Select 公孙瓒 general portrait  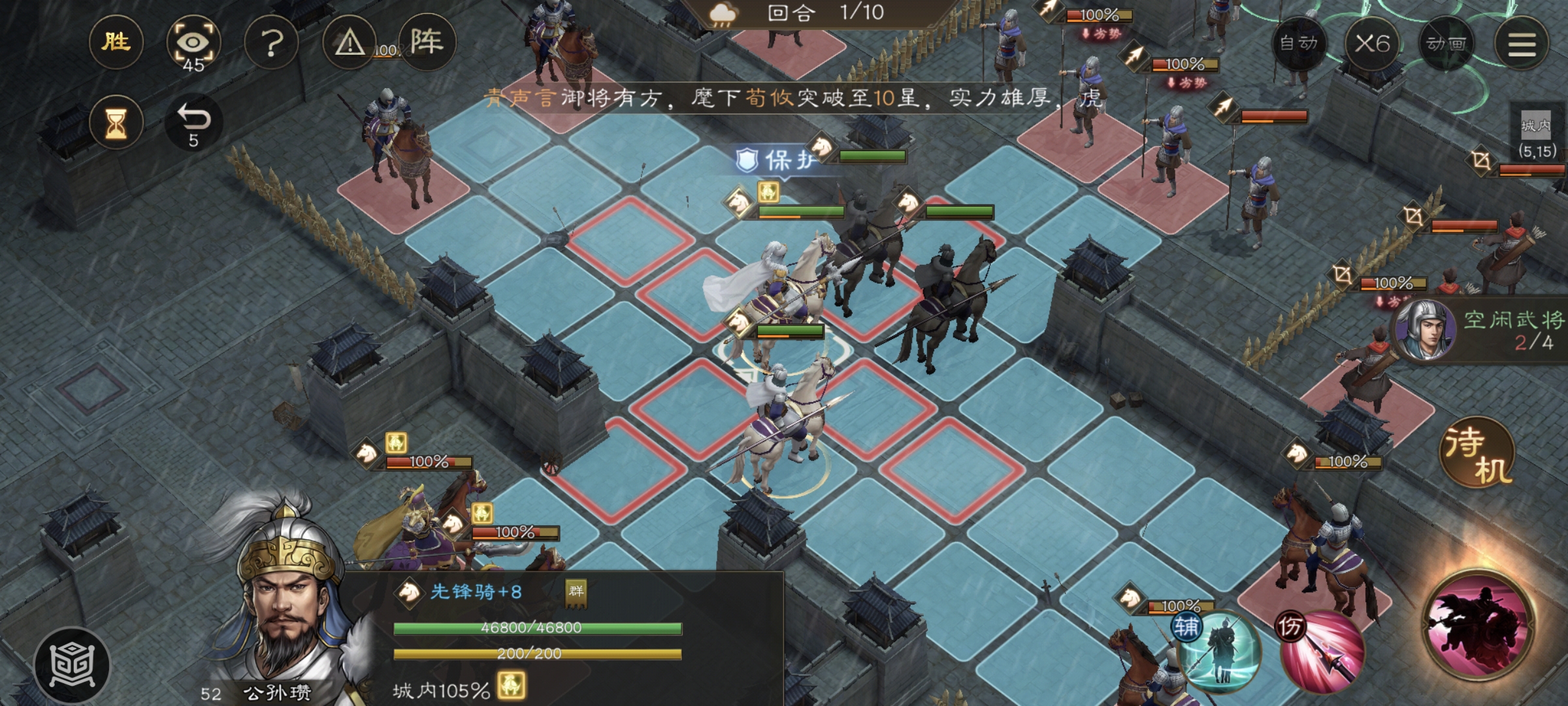[287, 608]
